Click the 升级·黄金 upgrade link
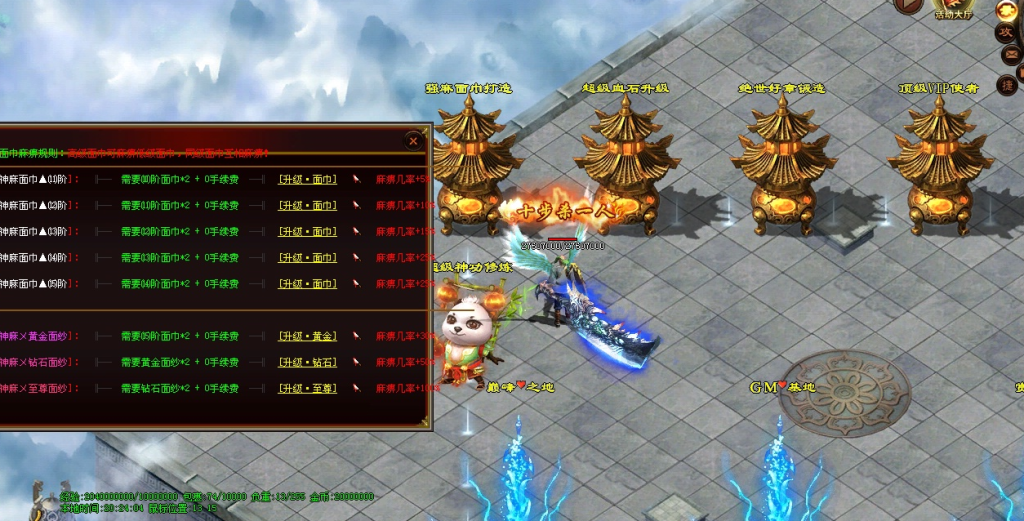The height and width of the screenshot is (521, 1024). [x=307, y=336]
